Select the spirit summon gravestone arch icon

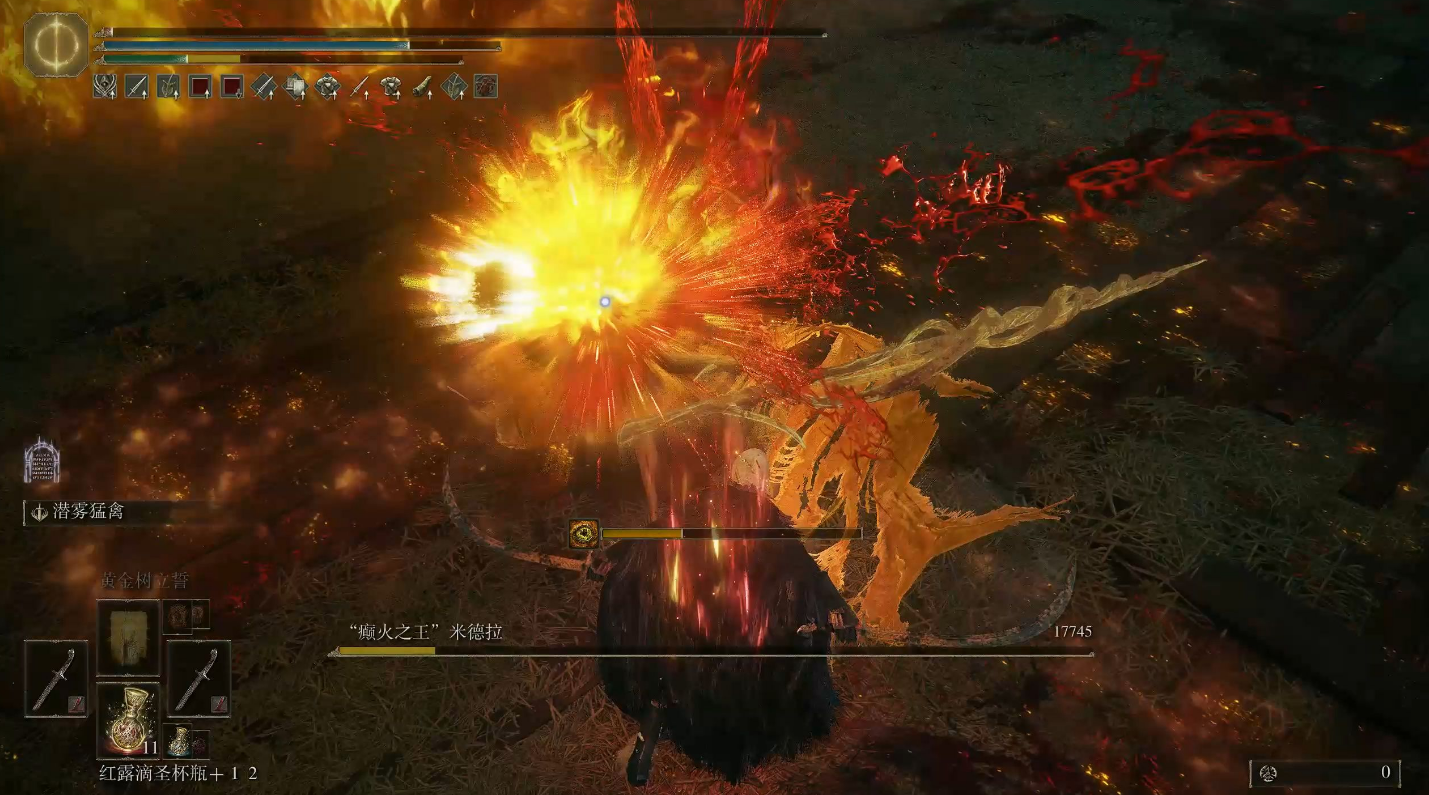tap(42, 461)
